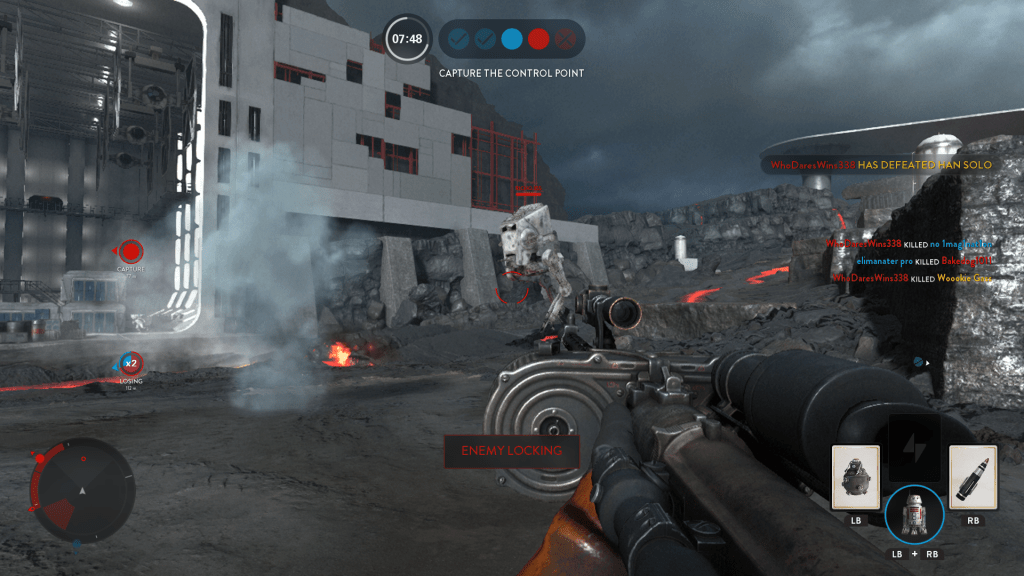The image size is (1024, 576).
Task: Select the thermal detonator star card
Action: pyautogui.click(x=856, y=478)
